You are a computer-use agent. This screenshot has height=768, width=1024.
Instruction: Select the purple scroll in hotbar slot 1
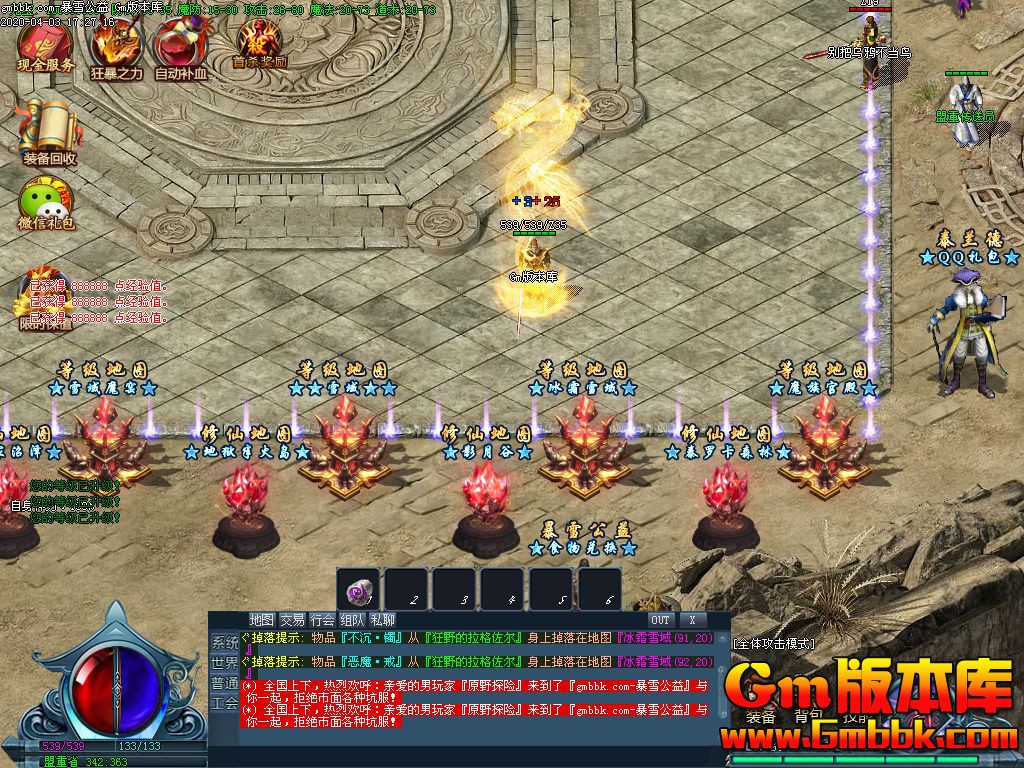(357, 589)
